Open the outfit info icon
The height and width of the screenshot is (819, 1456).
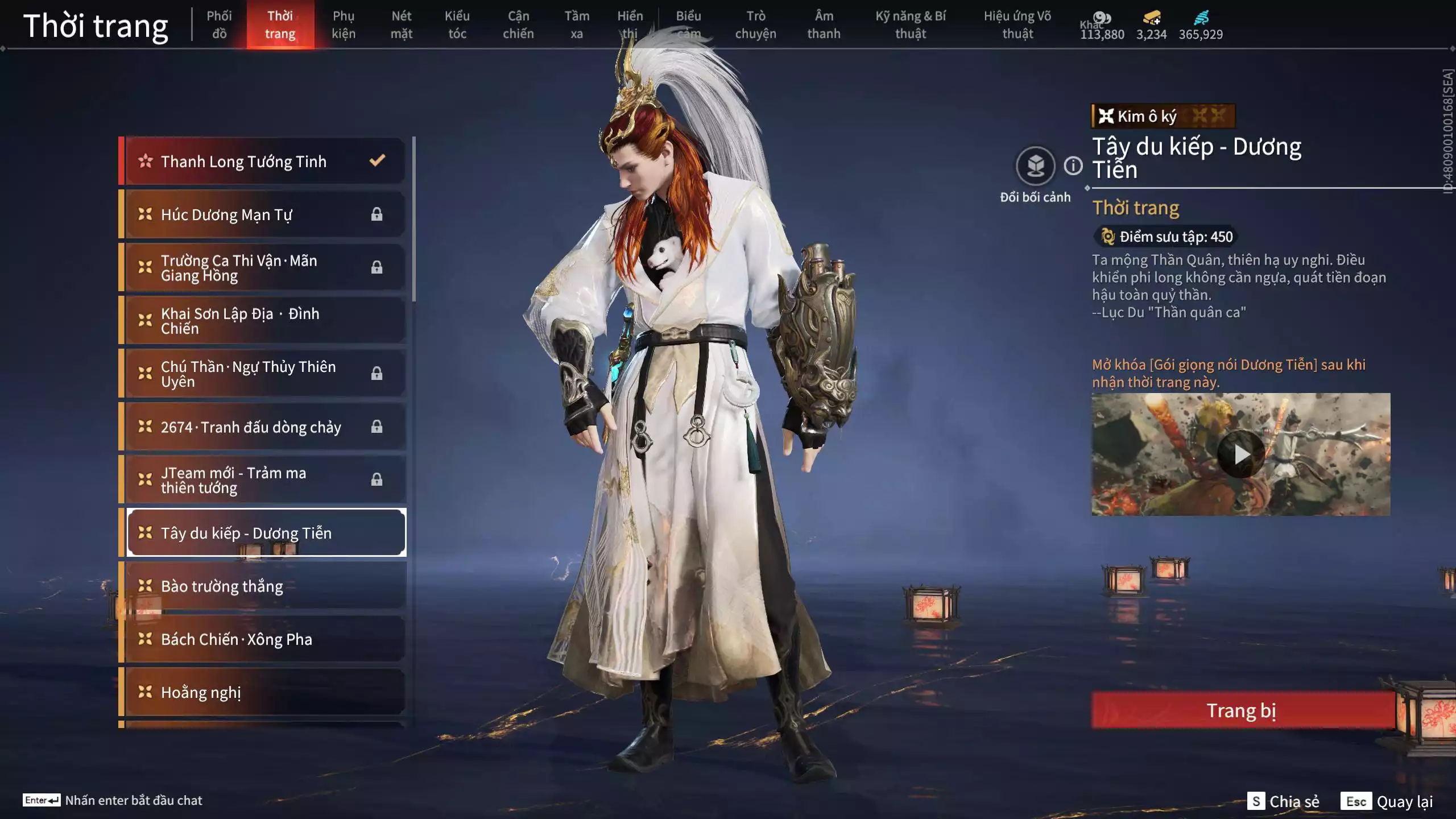tap(1073, 166)
